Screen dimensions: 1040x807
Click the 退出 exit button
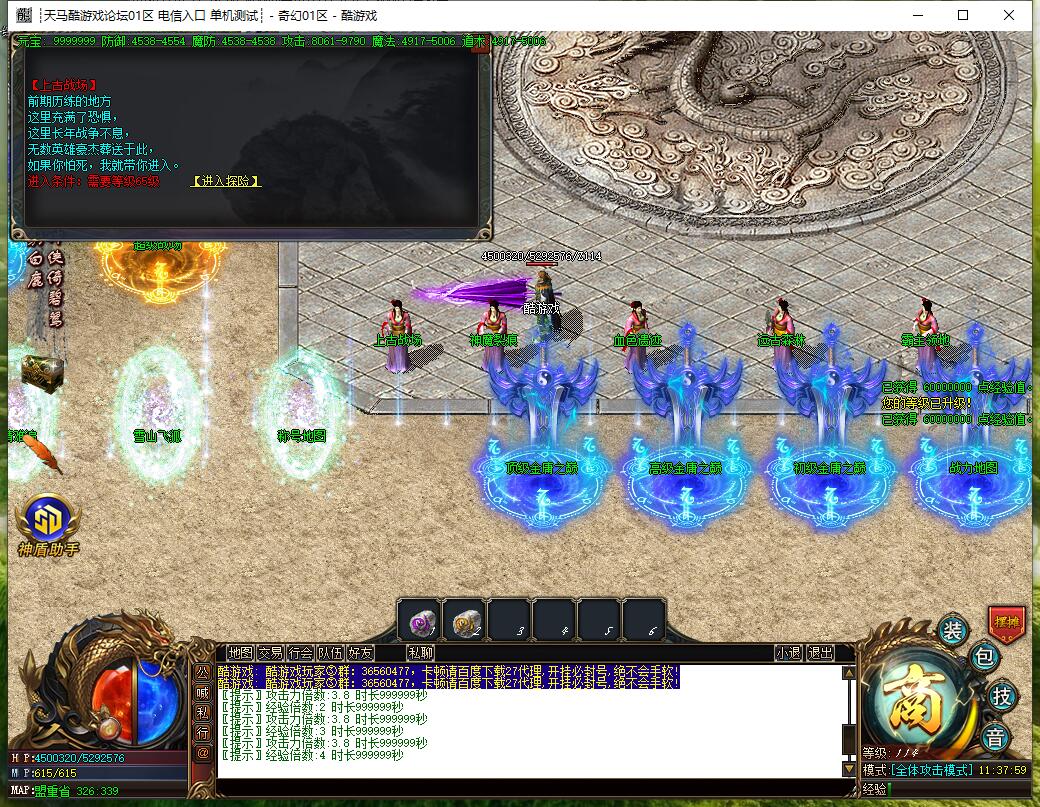click(x=820, y=653)
